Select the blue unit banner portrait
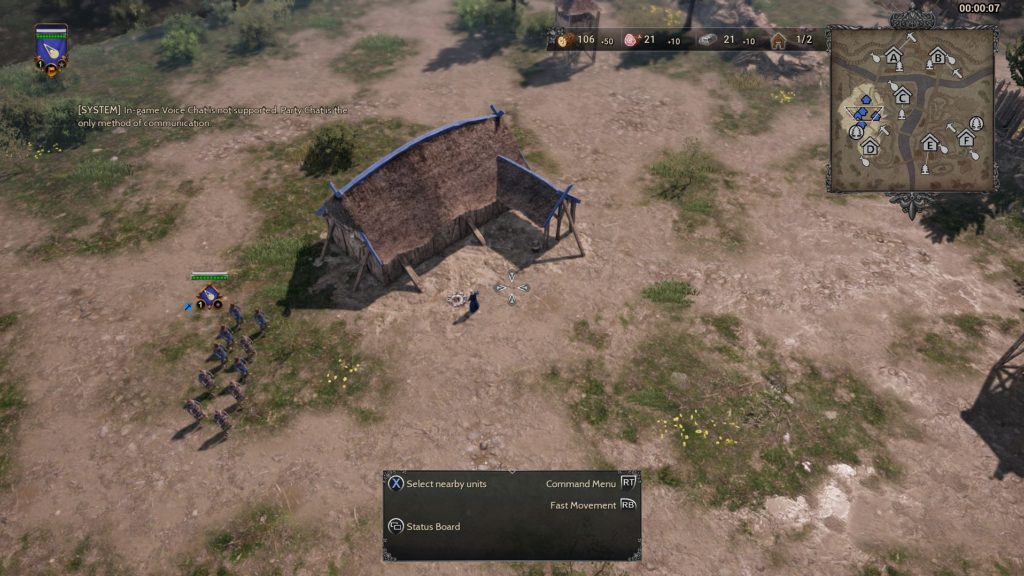This screenshot has height=576, width=1024. (x=51, y=51)
